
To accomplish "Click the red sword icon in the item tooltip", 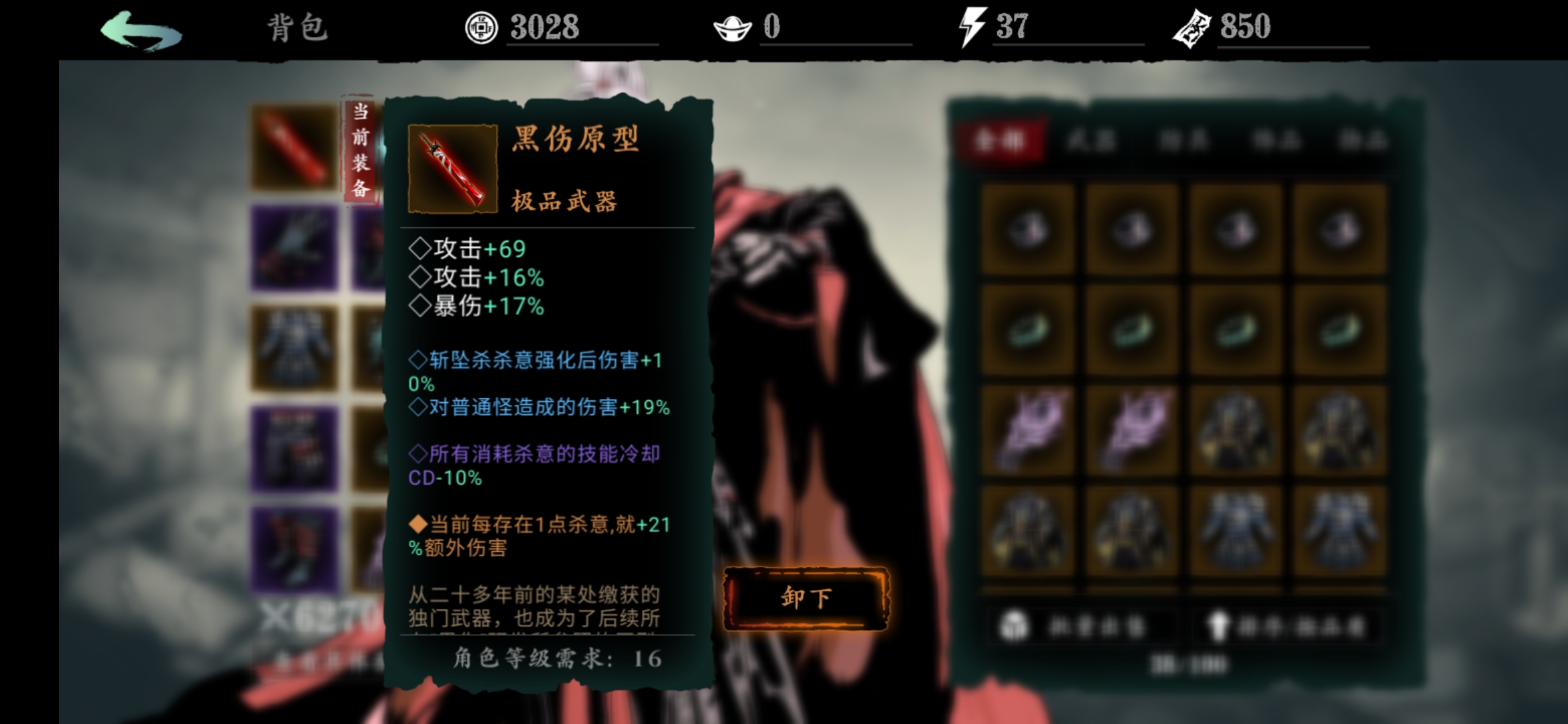I will (x=453, y=166).
